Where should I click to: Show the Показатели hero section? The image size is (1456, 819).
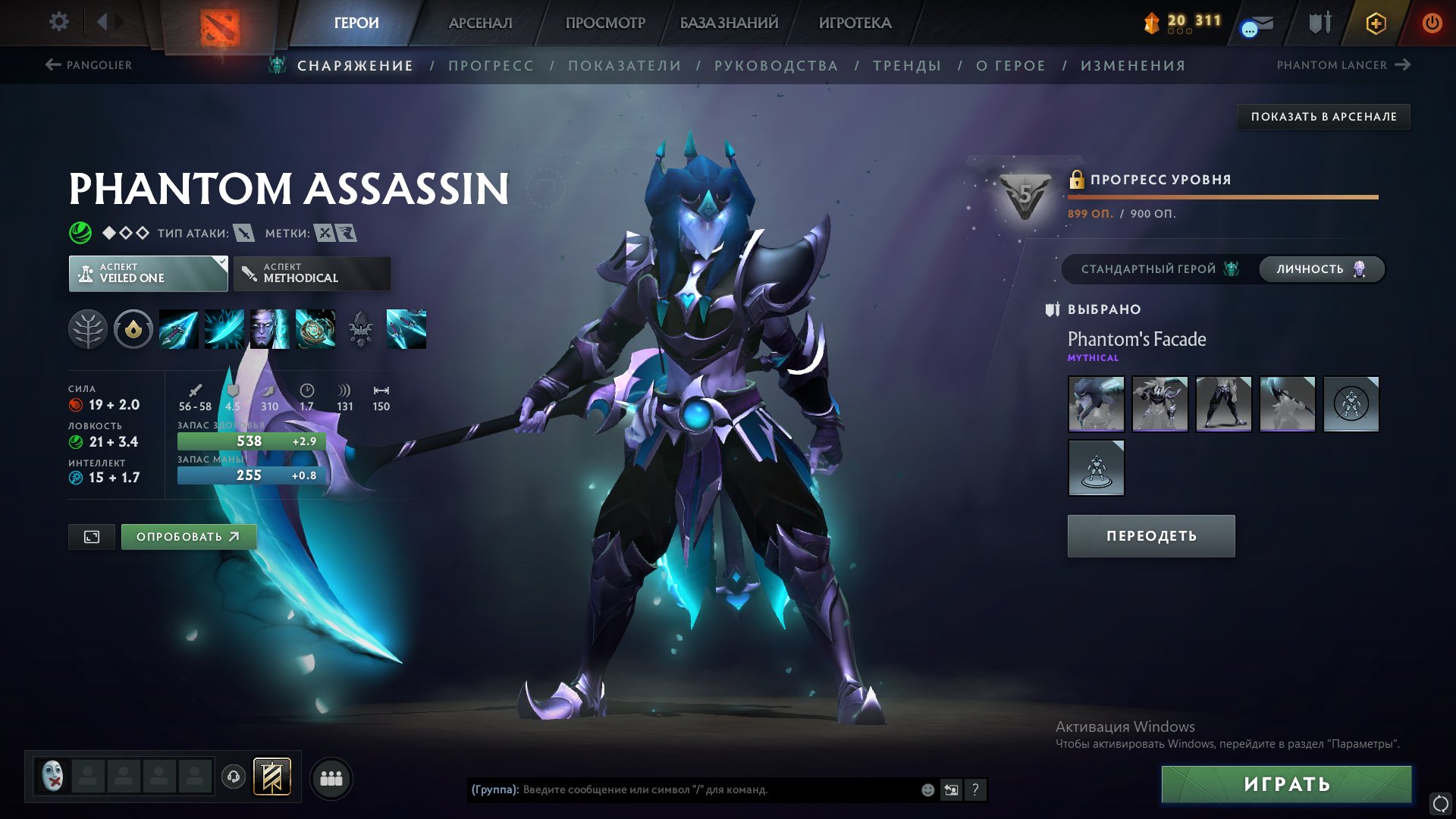pos(624,66)
